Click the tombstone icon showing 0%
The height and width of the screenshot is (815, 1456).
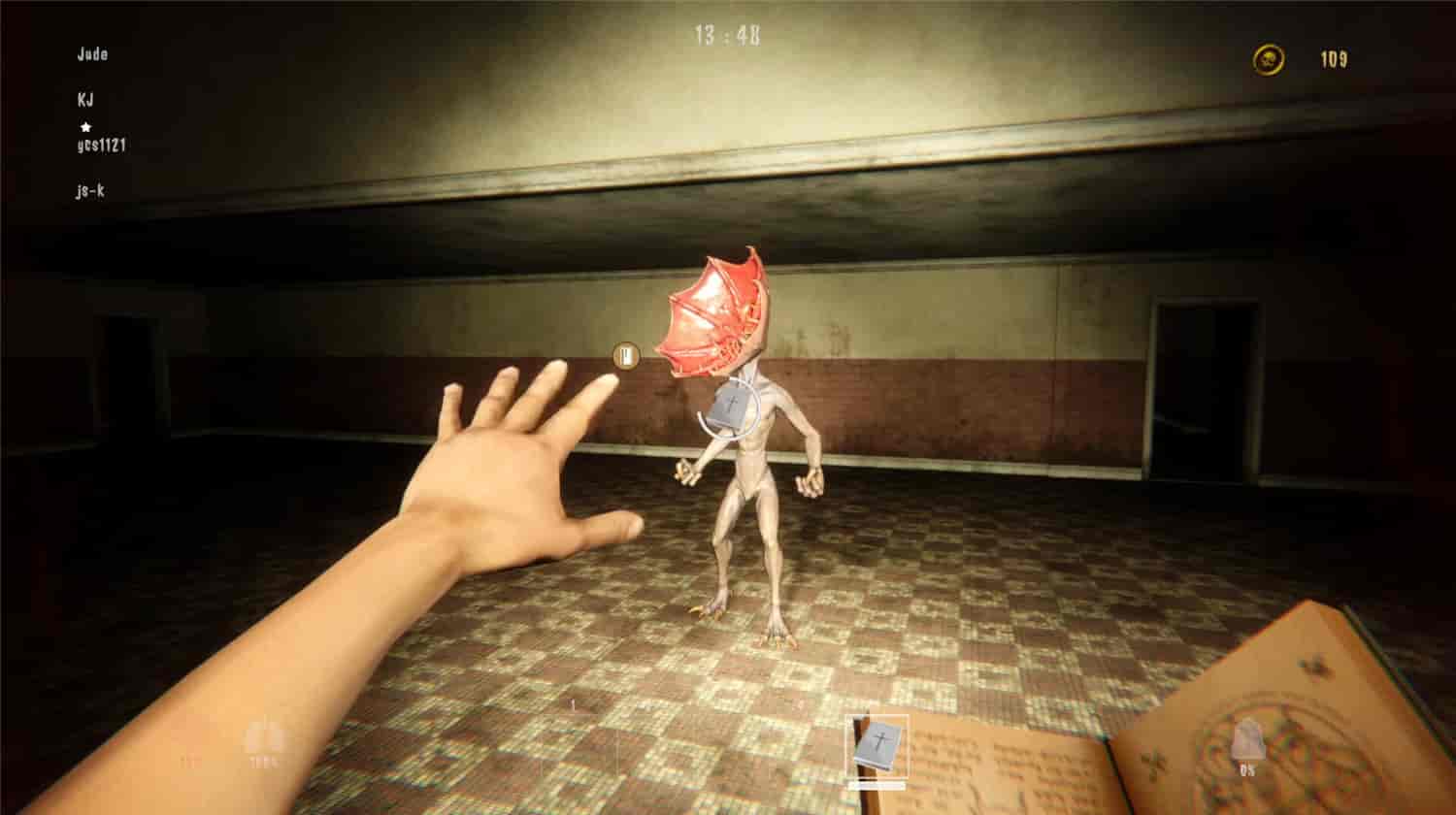1249,737
